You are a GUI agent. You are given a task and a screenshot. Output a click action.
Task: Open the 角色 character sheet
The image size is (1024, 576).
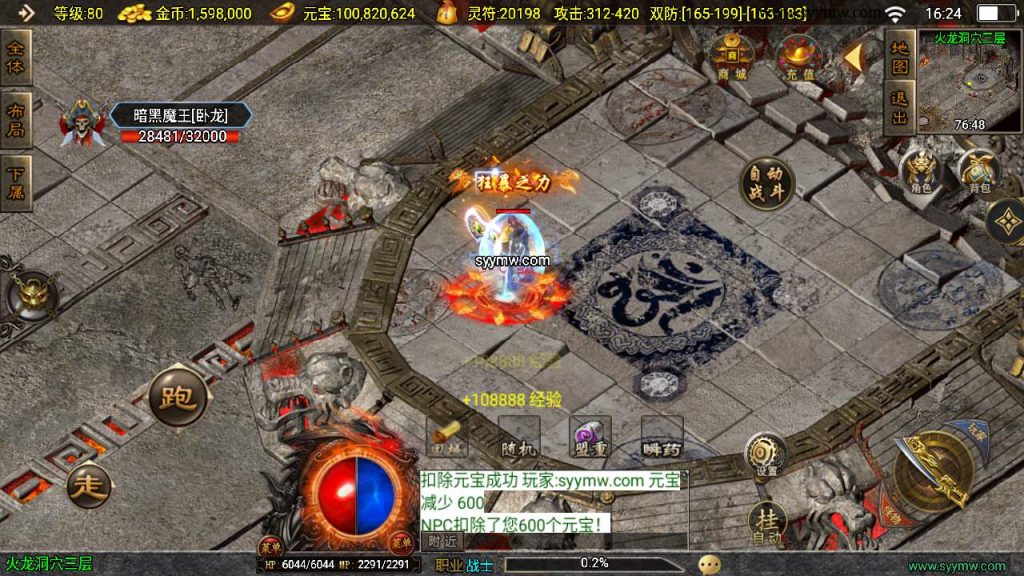[920, 171]
